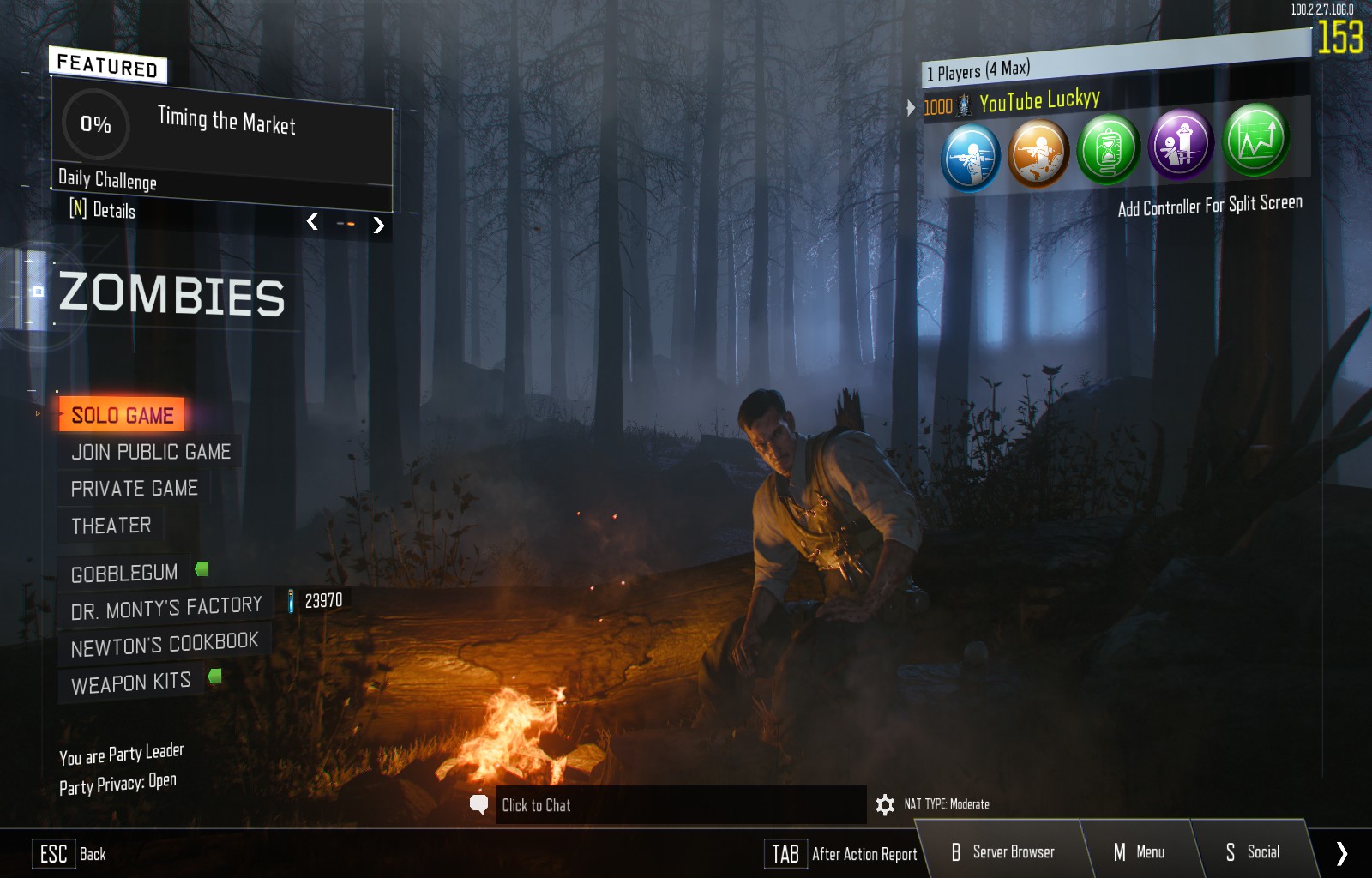Screen dimensions: 1372x878
Task: Choose the Private Game option
Action: [134, 489]
